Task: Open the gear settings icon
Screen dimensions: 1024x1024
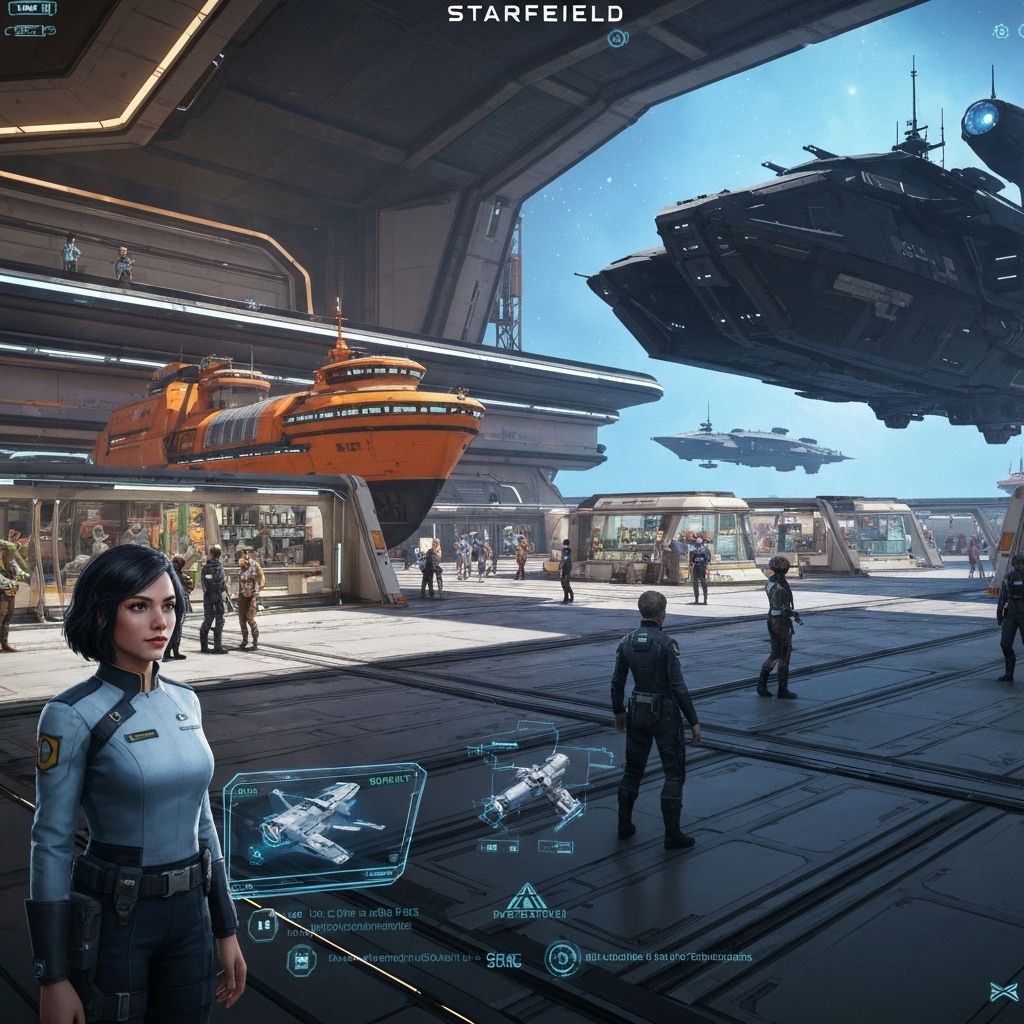Action: 1001,32
